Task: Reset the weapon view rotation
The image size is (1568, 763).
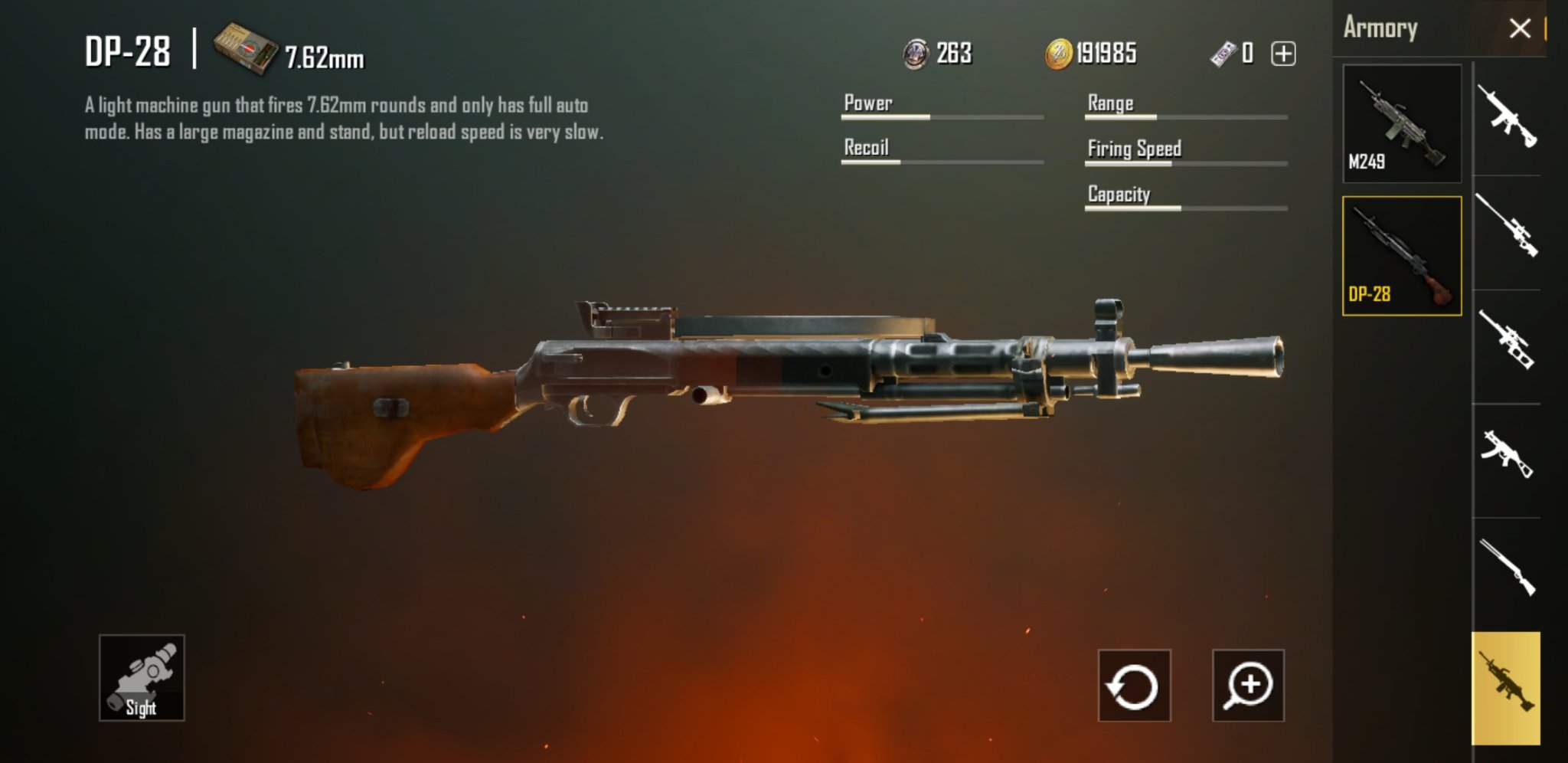Action: [x=1134, y=686]
